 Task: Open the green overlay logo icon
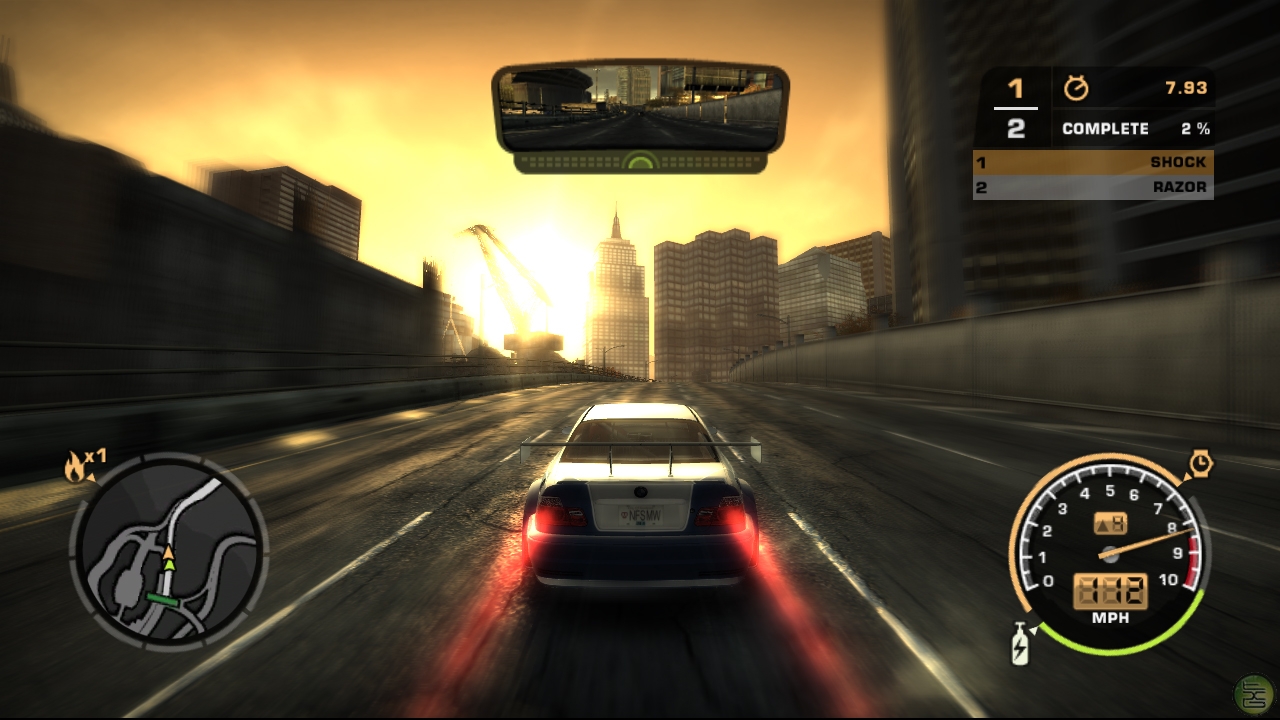(x=1254, y=693)
